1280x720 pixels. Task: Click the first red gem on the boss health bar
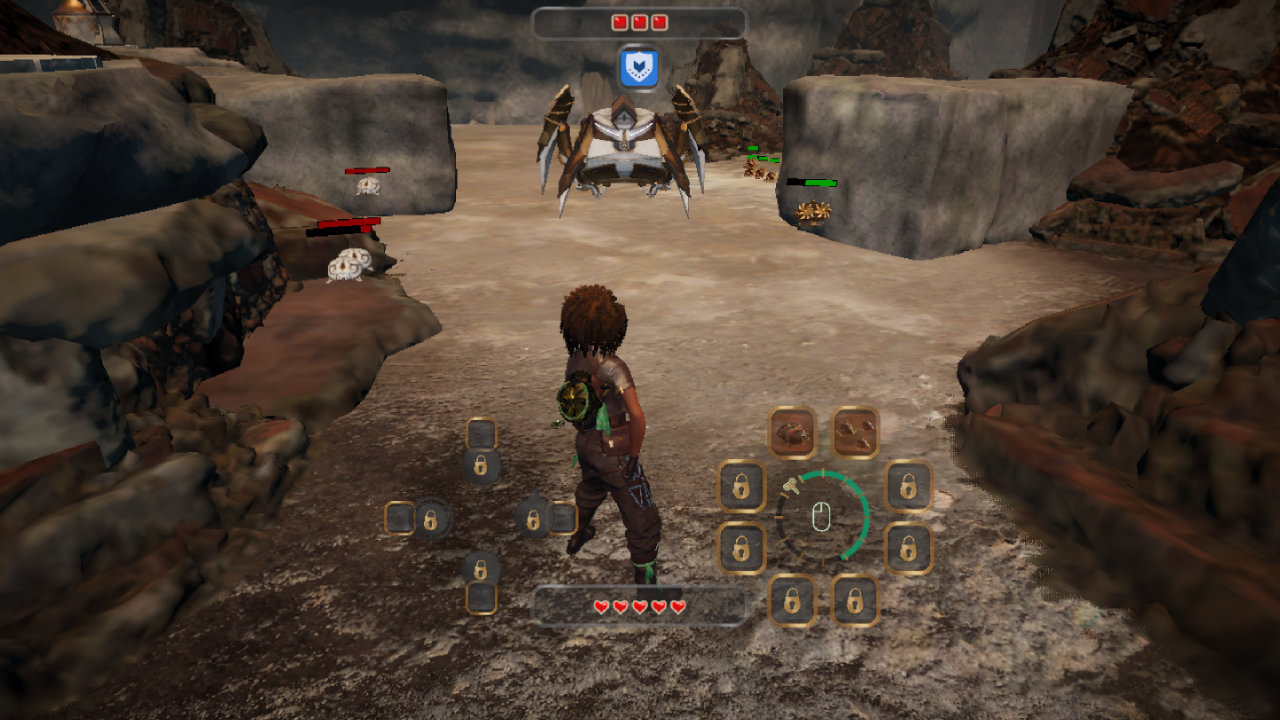coord(620,22)
